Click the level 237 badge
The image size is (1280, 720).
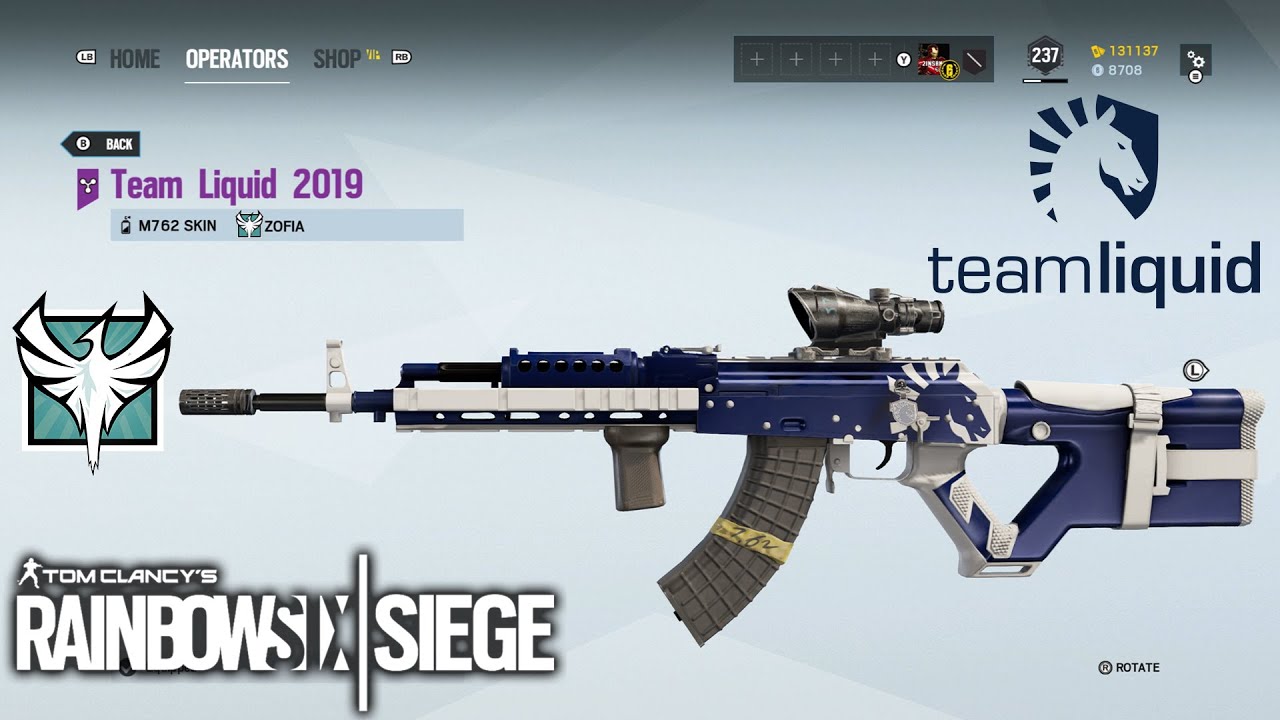[x=1044, y=55]
